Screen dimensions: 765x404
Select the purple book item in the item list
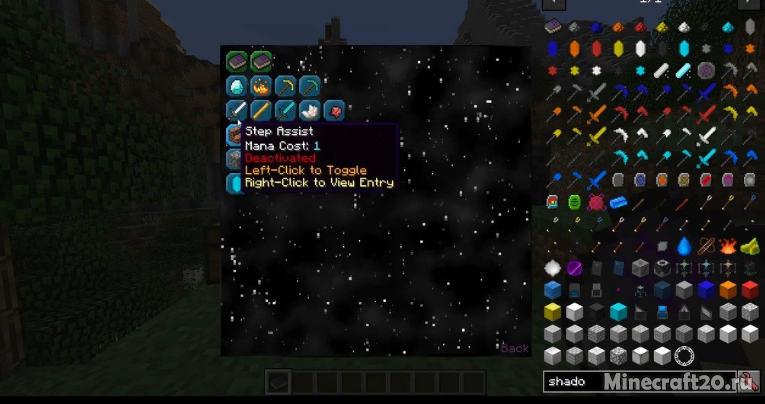(553, 27)
